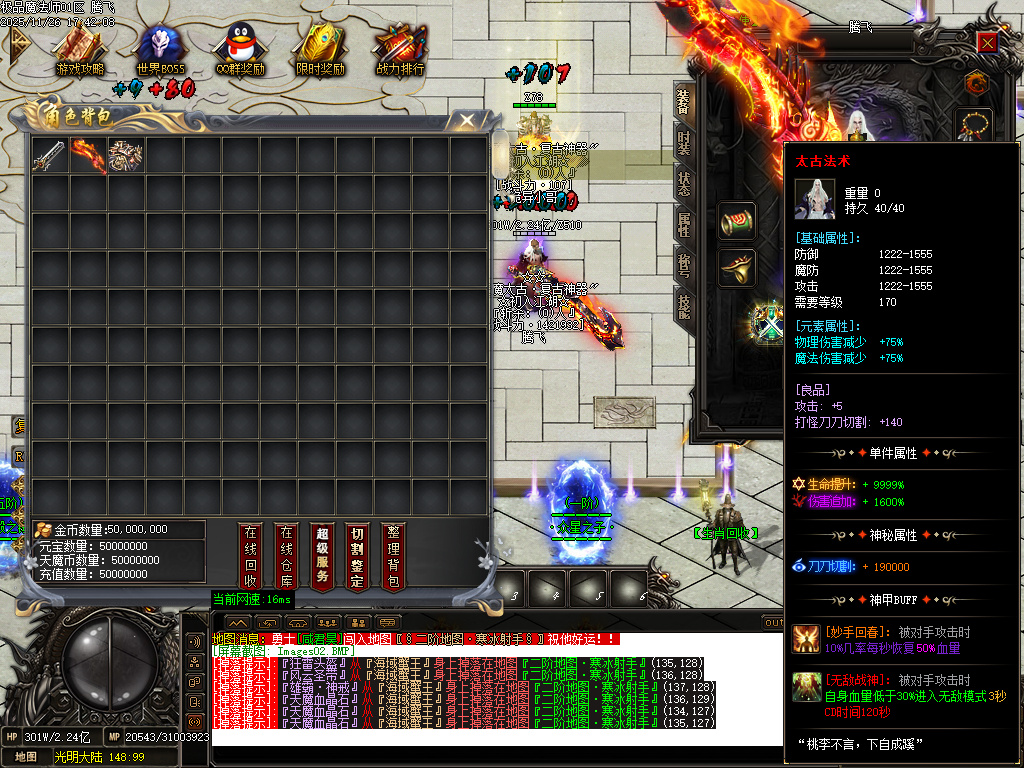
Task: Open the 地图 map button
Action: pyautogui.click(x=26, y=757)
